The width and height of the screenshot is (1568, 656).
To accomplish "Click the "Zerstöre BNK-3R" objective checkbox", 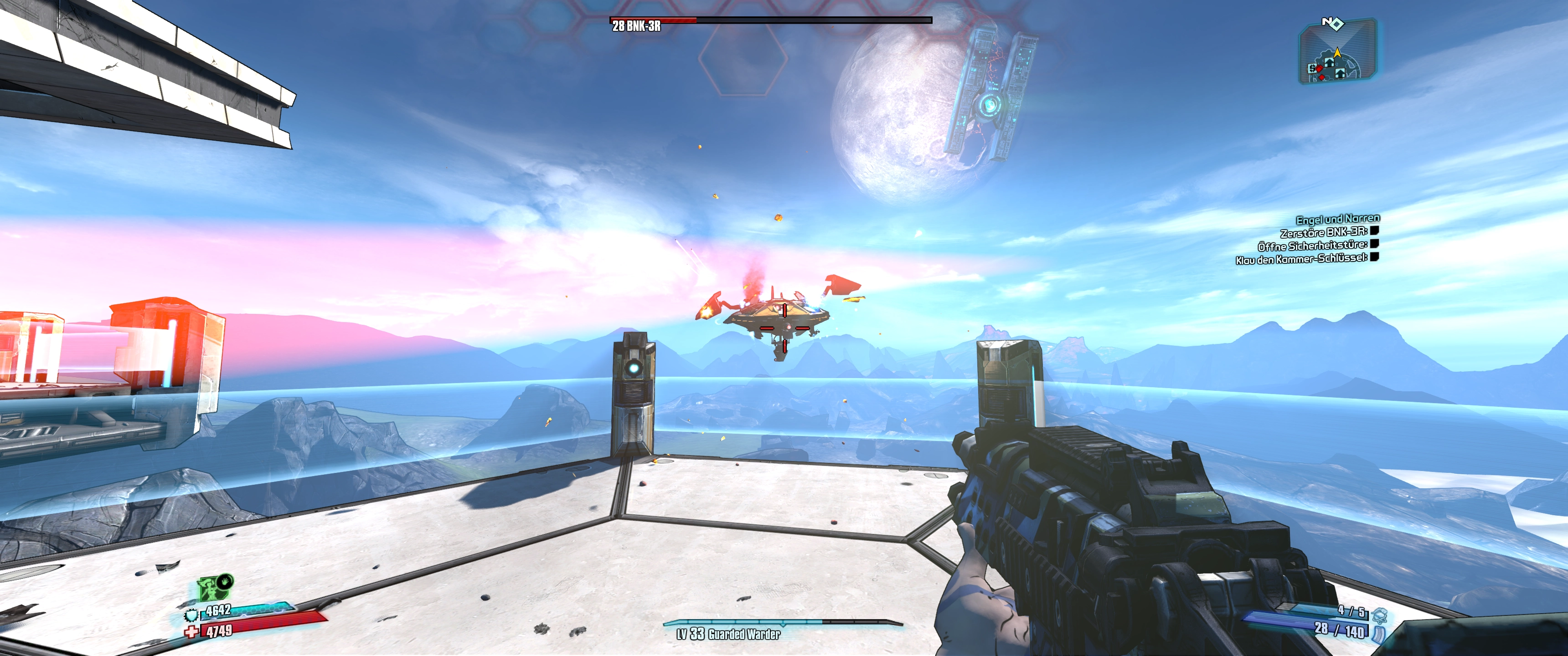I will pyautogui.click(x=1374, y=231).
